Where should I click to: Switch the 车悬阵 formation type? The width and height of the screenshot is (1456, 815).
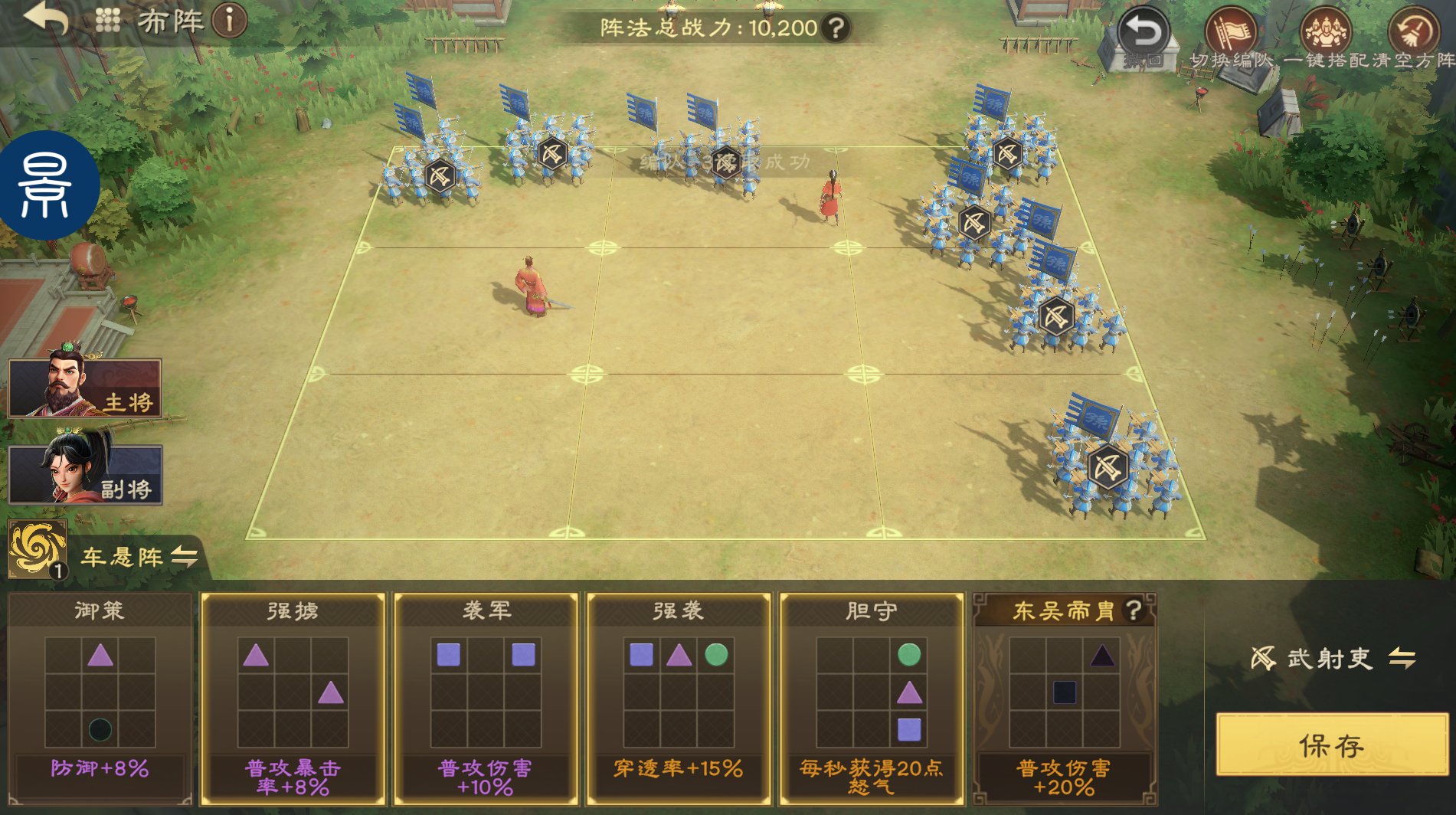pos(184,556)
